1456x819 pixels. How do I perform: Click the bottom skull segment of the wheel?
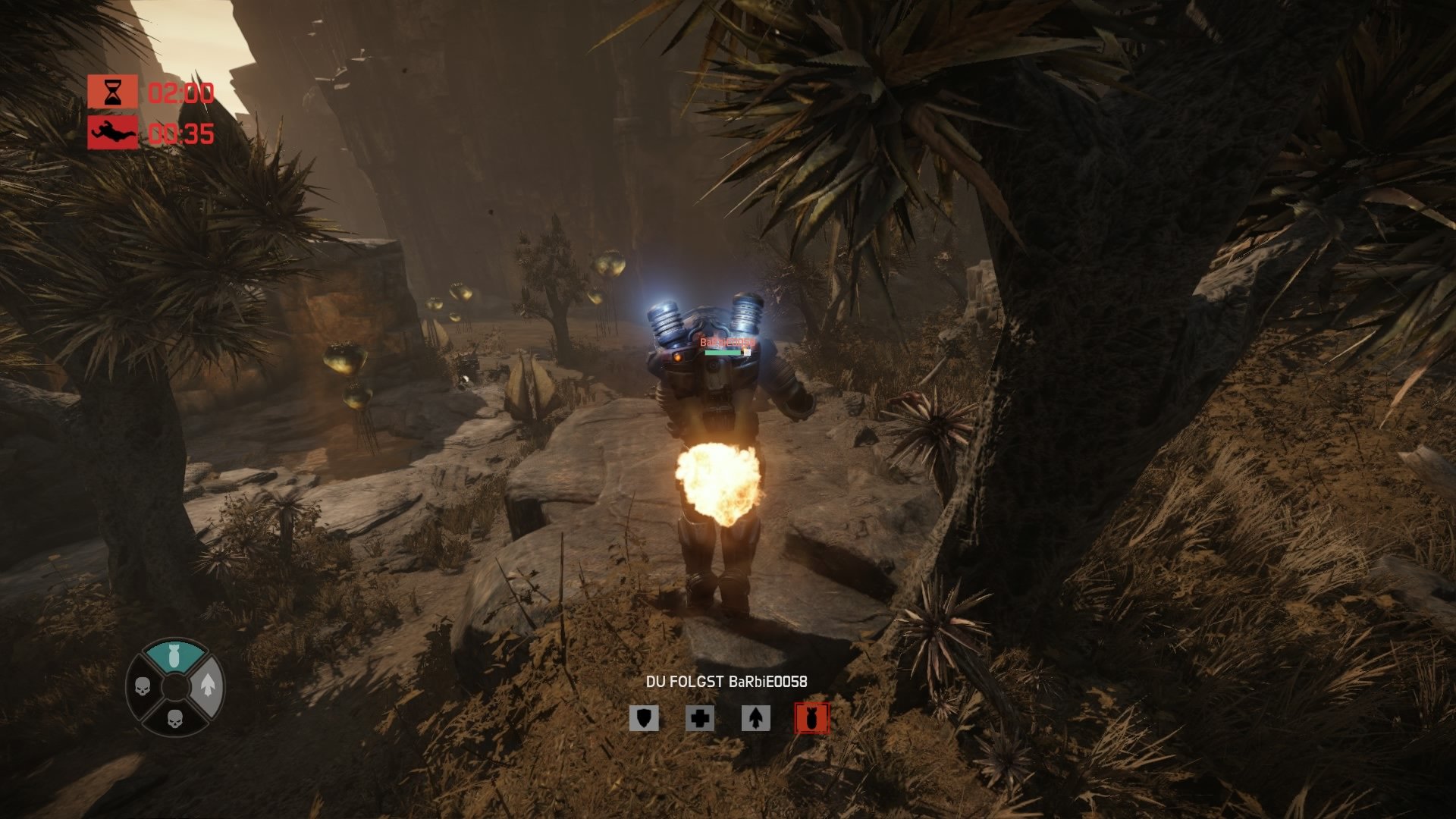[x=174, y=719]
